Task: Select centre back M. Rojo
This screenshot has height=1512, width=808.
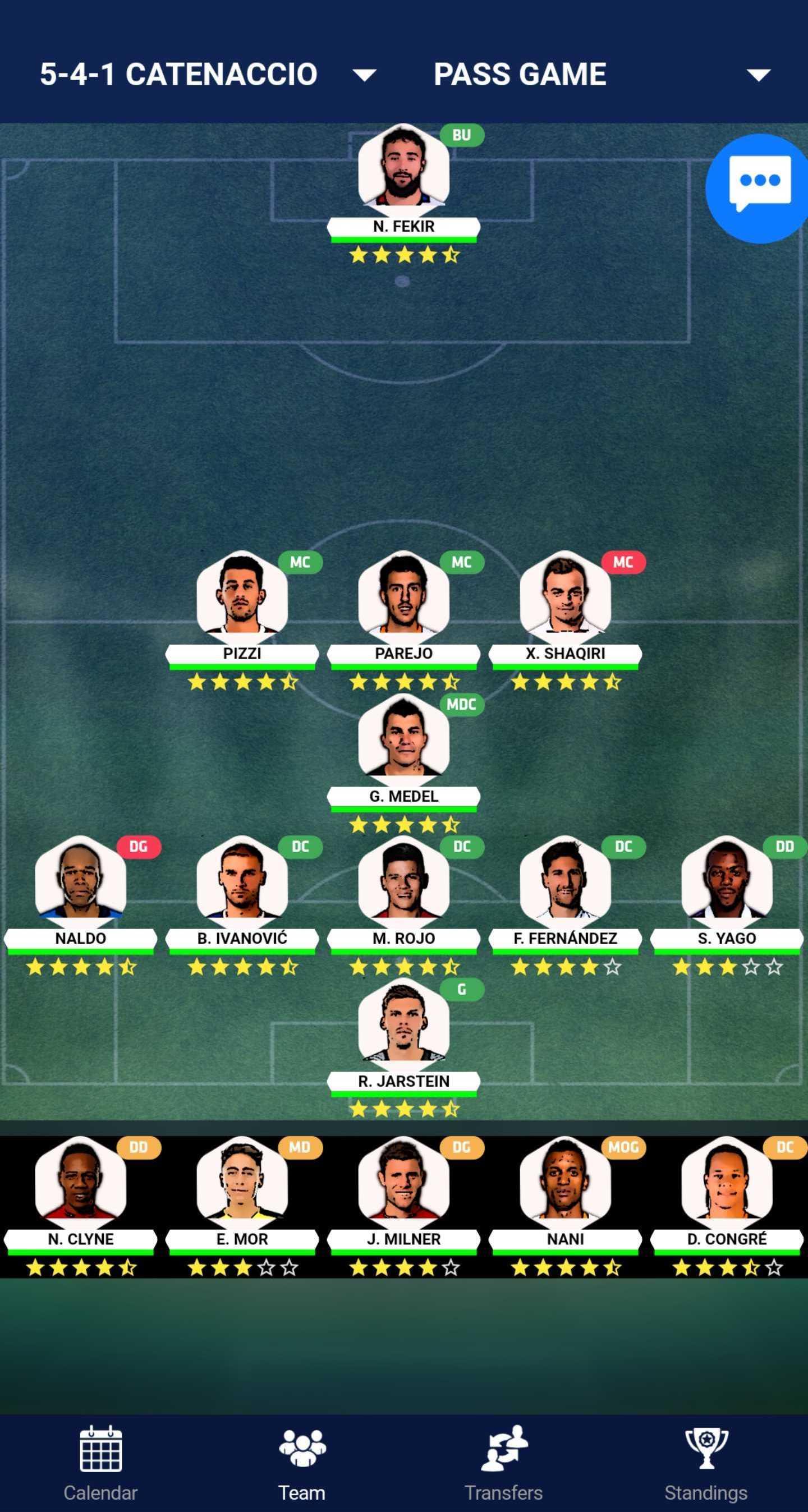Action: tap(403, 882)
